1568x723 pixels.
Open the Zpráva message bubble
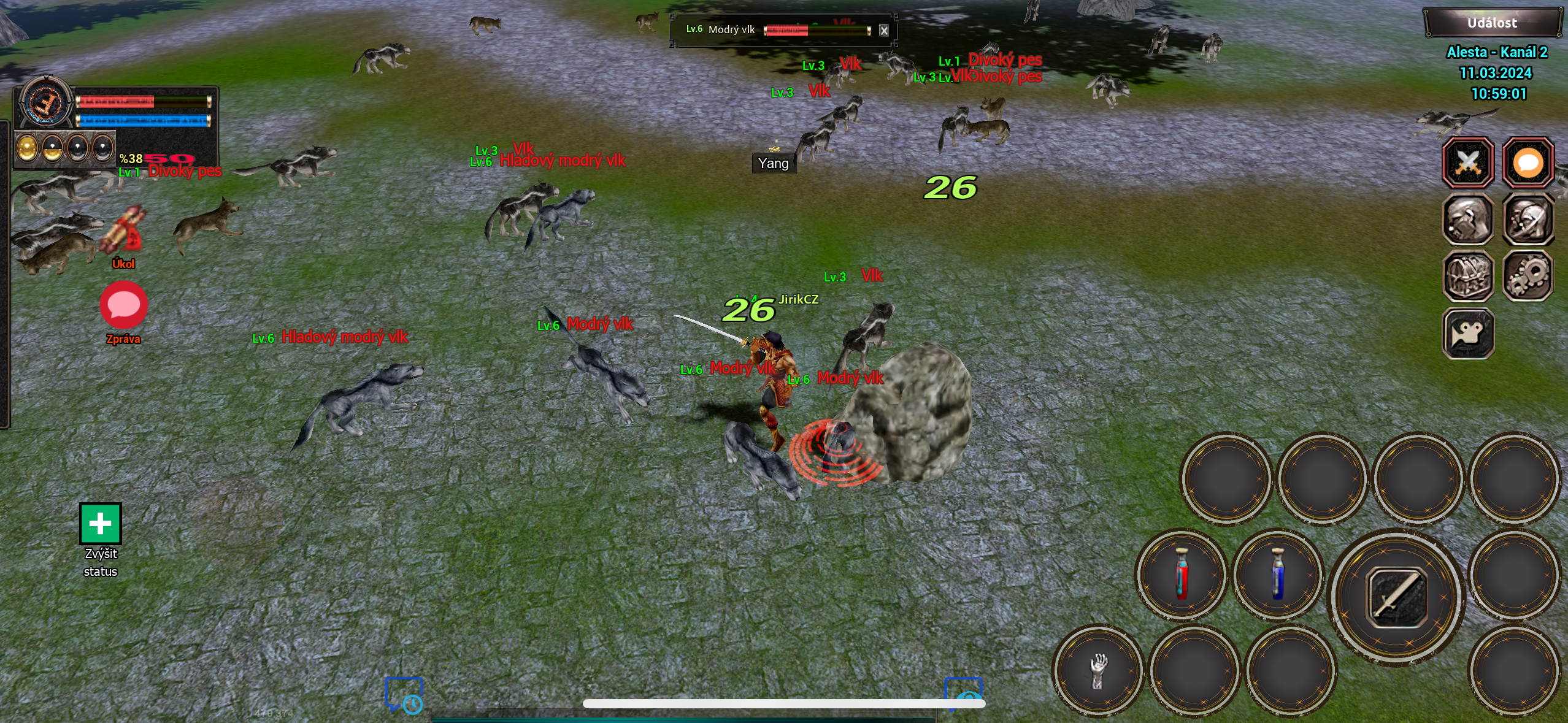(x=123, y=305)
